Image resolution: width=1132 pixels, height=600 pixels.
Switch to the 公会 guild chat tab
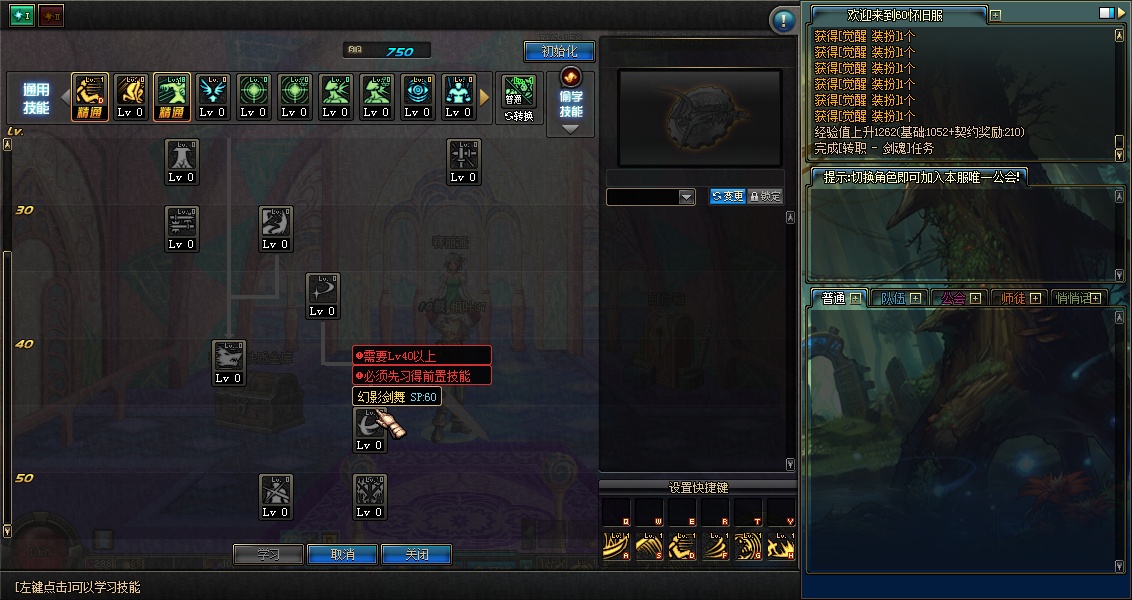[x=959, y=298]
